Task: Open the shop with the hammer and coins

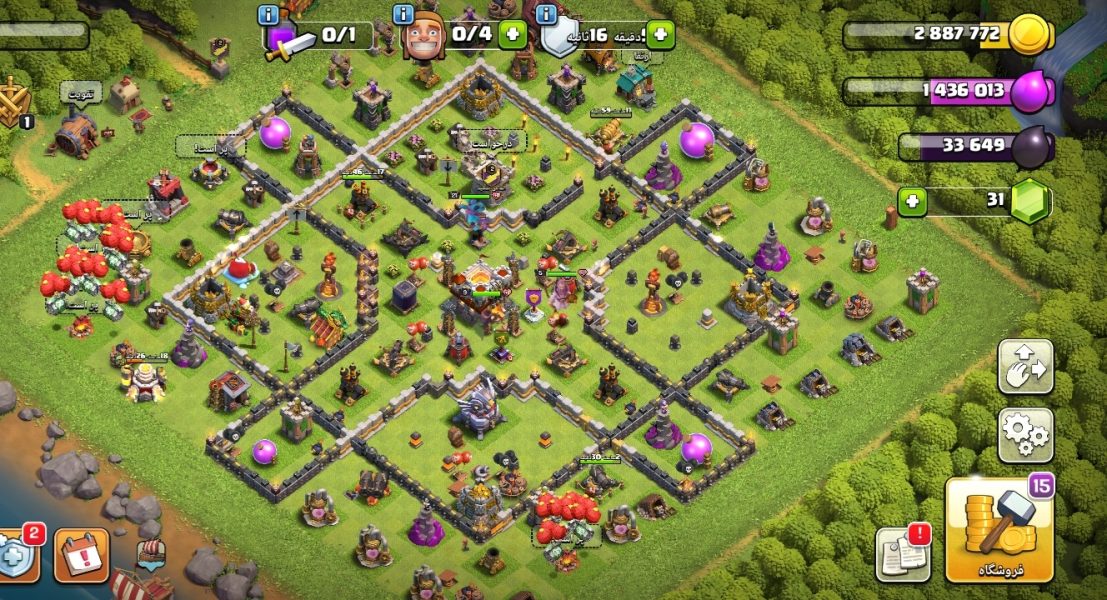Action: click(999, 530)
